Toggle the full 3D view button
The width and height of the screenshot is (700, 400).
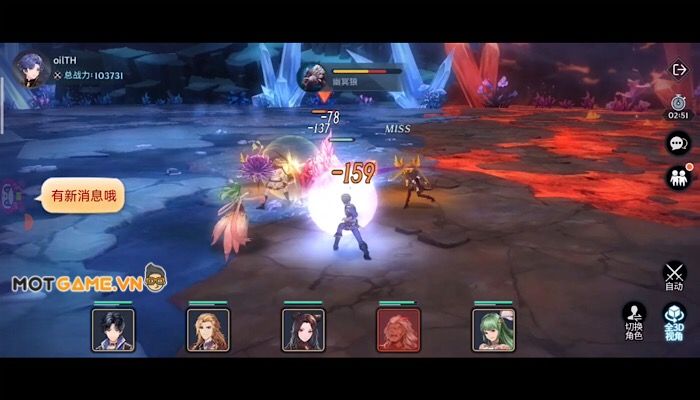(674, 321)
